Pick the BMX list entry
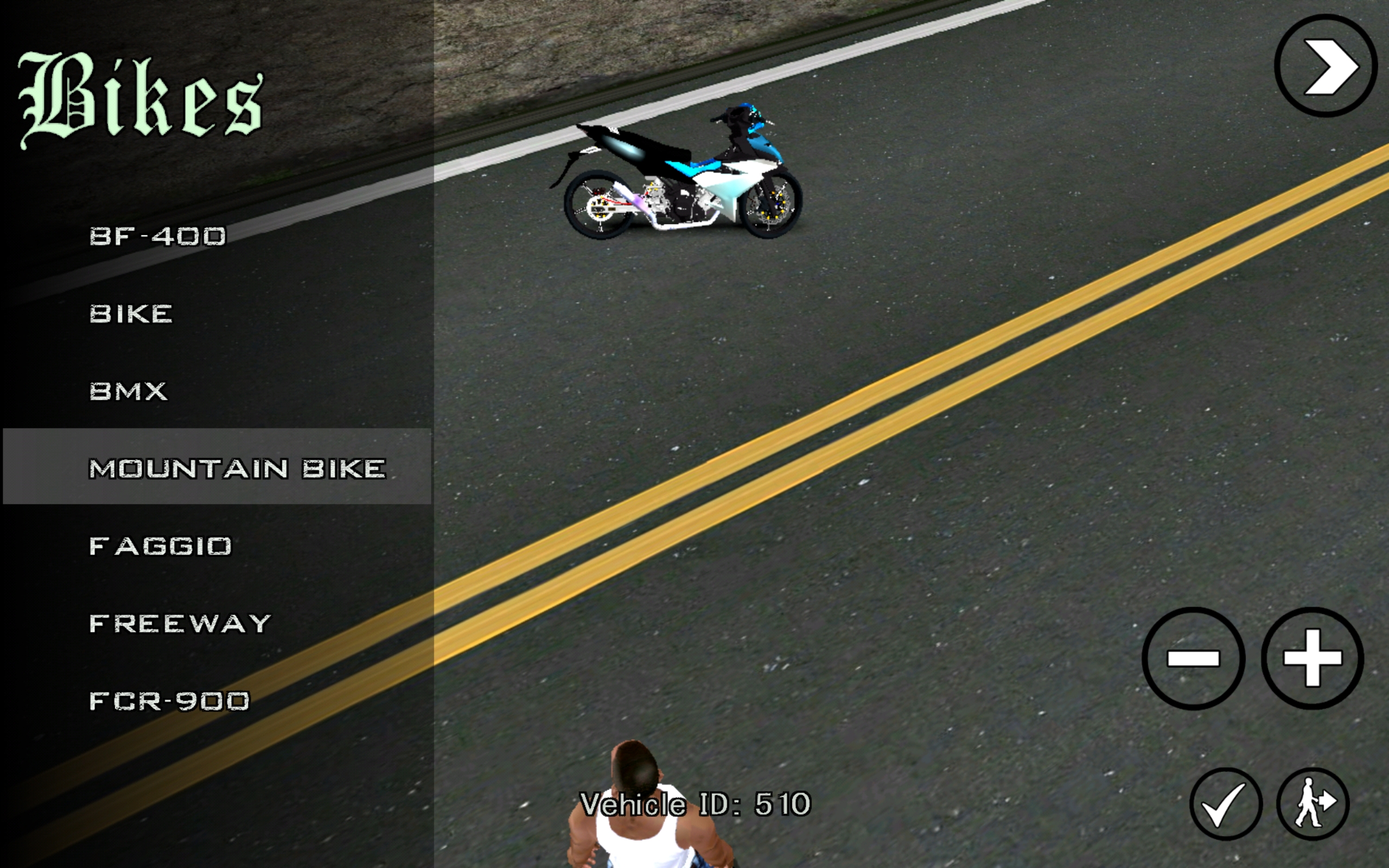This screenshot has height=868, width=1389. (x=129, y=392)
